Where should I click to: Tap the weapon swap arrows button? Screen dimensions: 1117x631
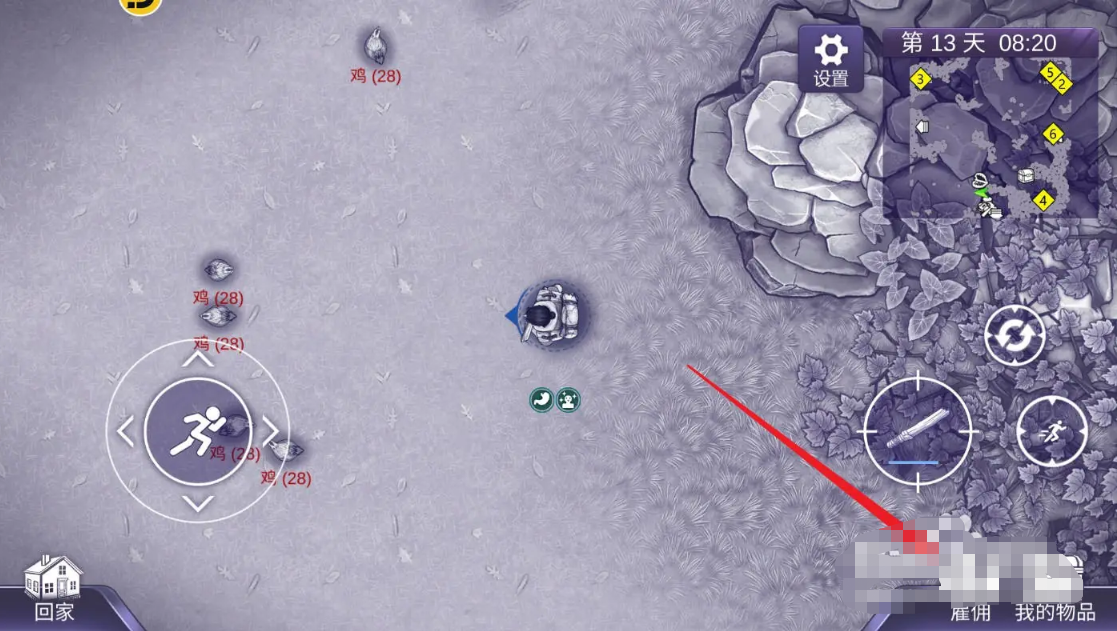[x=1014, y=335]
